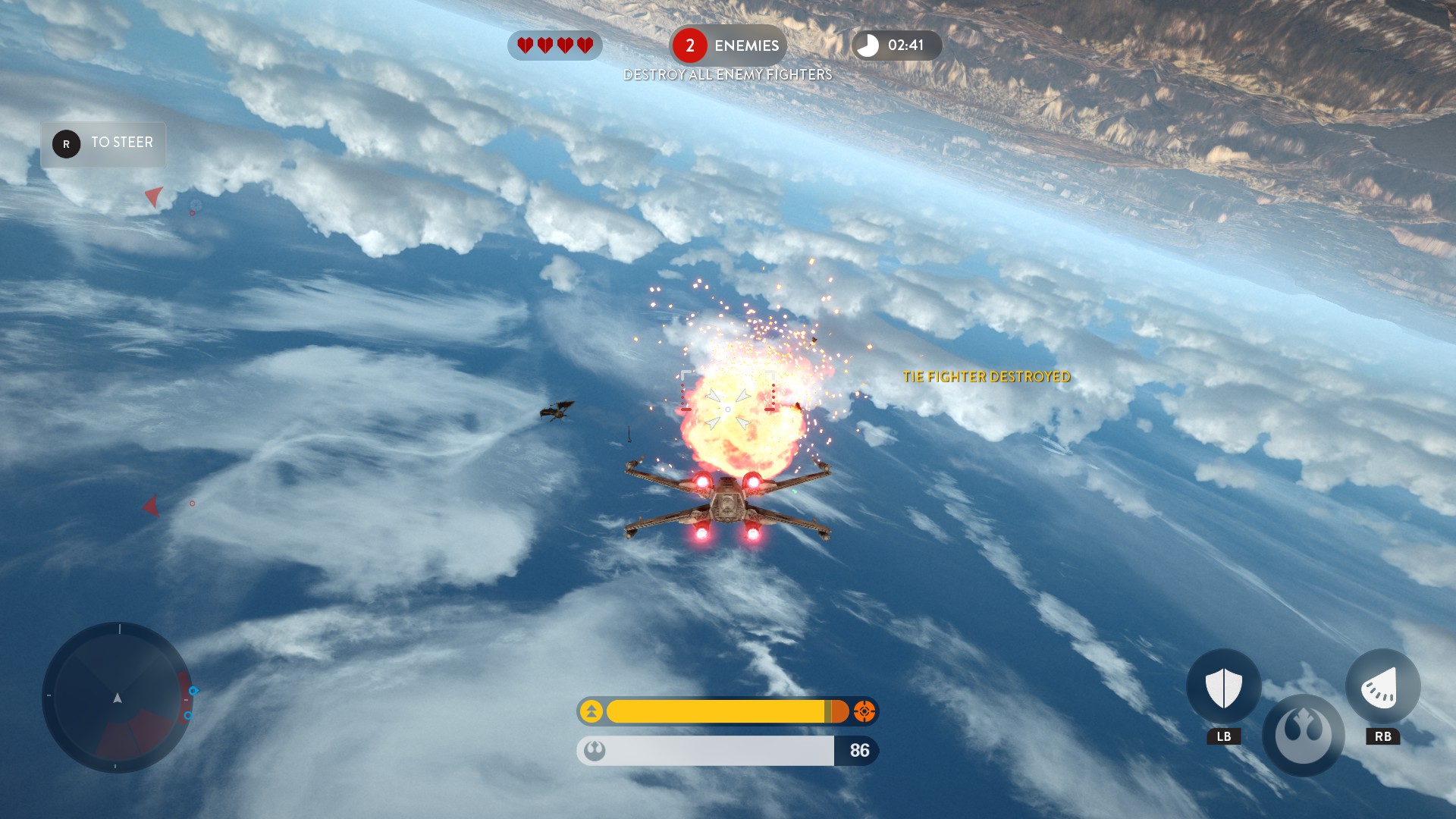The image size is (1456, 819).
Task: Activate the shield ability icon
Action: click(x=1223, y=687)
